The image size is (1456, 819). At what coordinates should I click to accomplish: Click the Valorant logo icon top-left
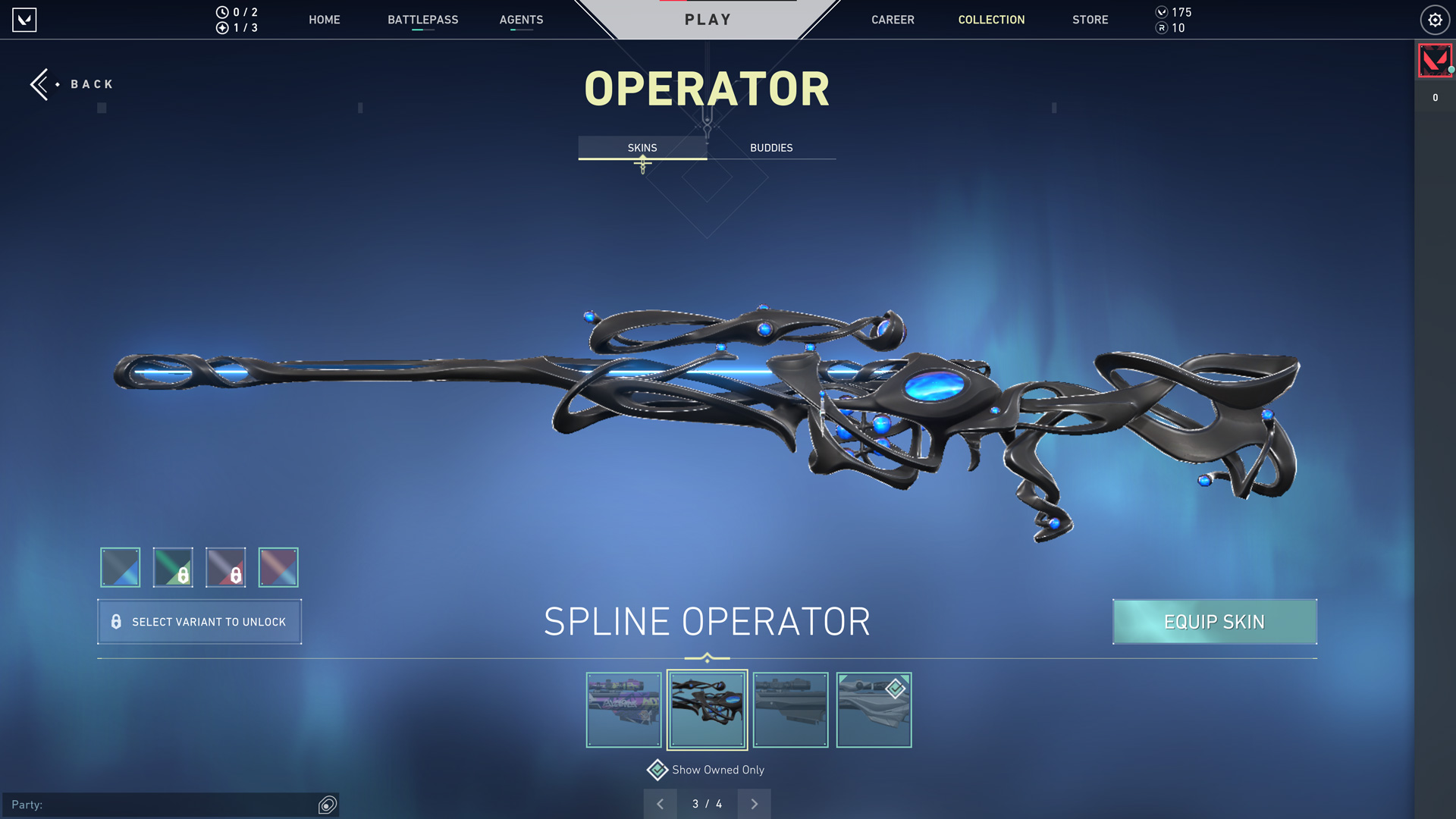tap(24, 20)
